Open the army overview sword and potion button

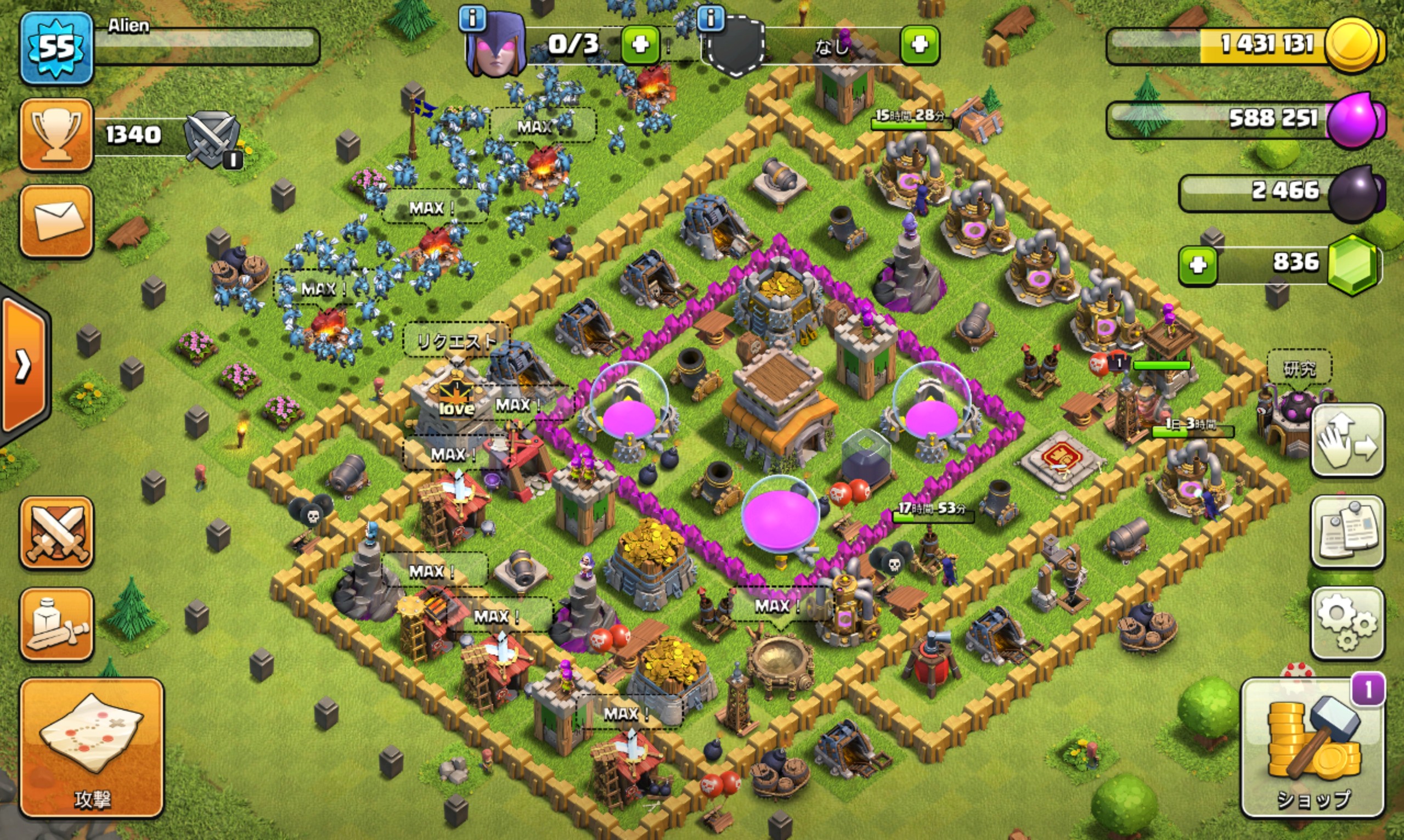(56, 624)
